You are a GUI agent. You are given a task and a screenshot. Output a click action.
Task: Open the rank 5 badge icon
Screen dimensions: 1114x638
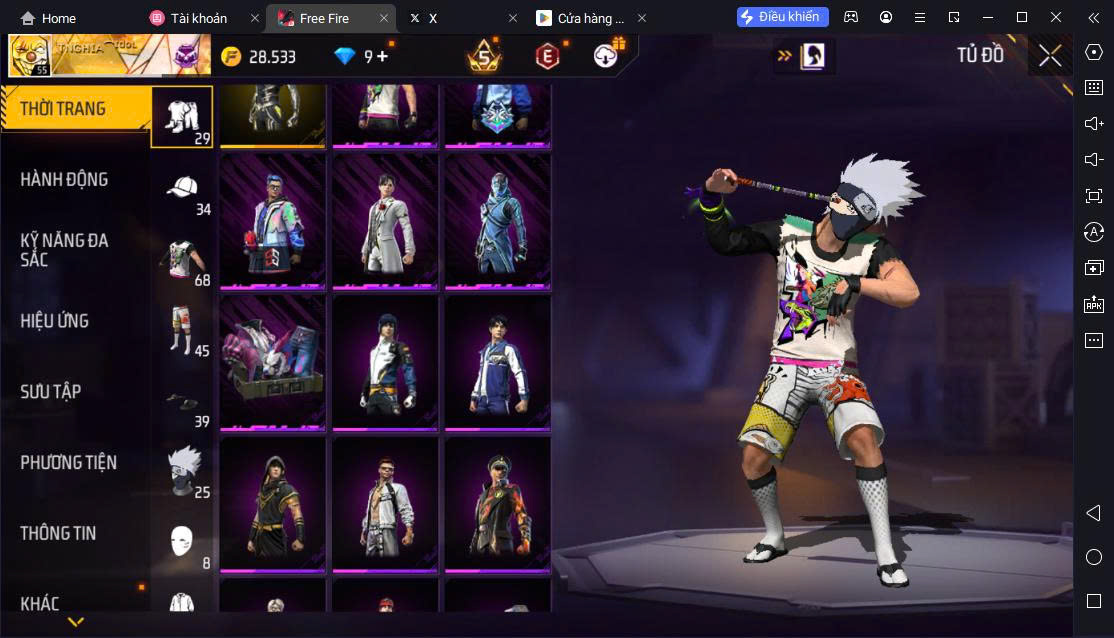point(484,56)
